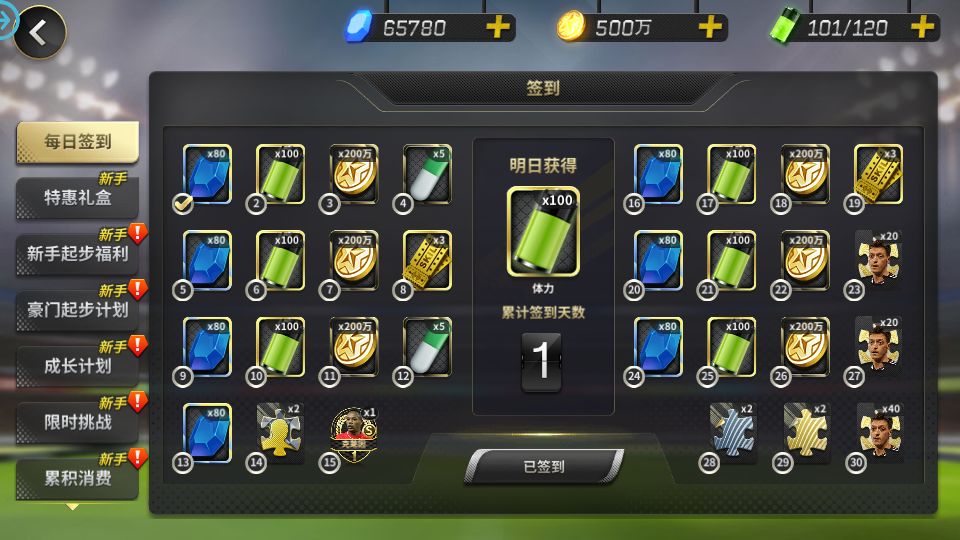960x540 pixels.
Task: Tap tomorrow's x100 stamina reward preview
Action: 543,230
